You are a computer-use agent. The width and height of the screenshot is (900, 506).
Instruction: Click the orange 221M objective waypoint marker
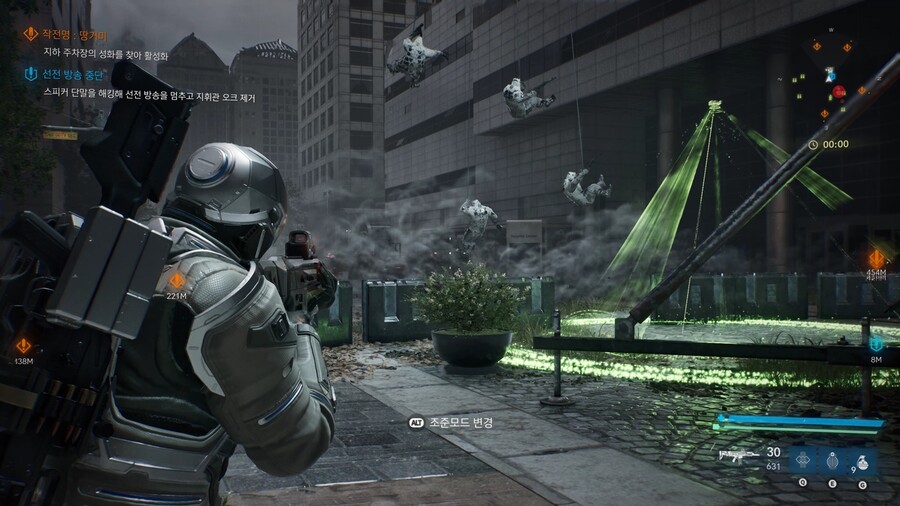point(177,280)
